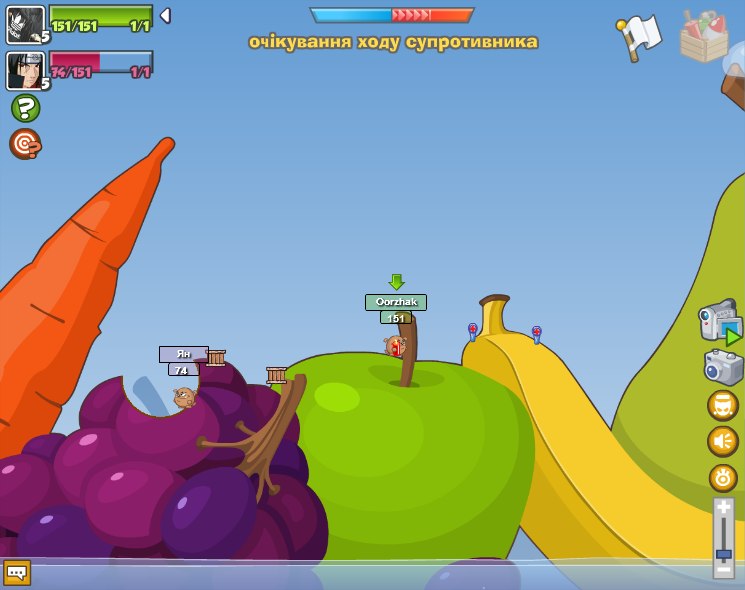This screenshot has width=745, height=590.
Task: Select the pink team player avatar
Action: (26, 71)
